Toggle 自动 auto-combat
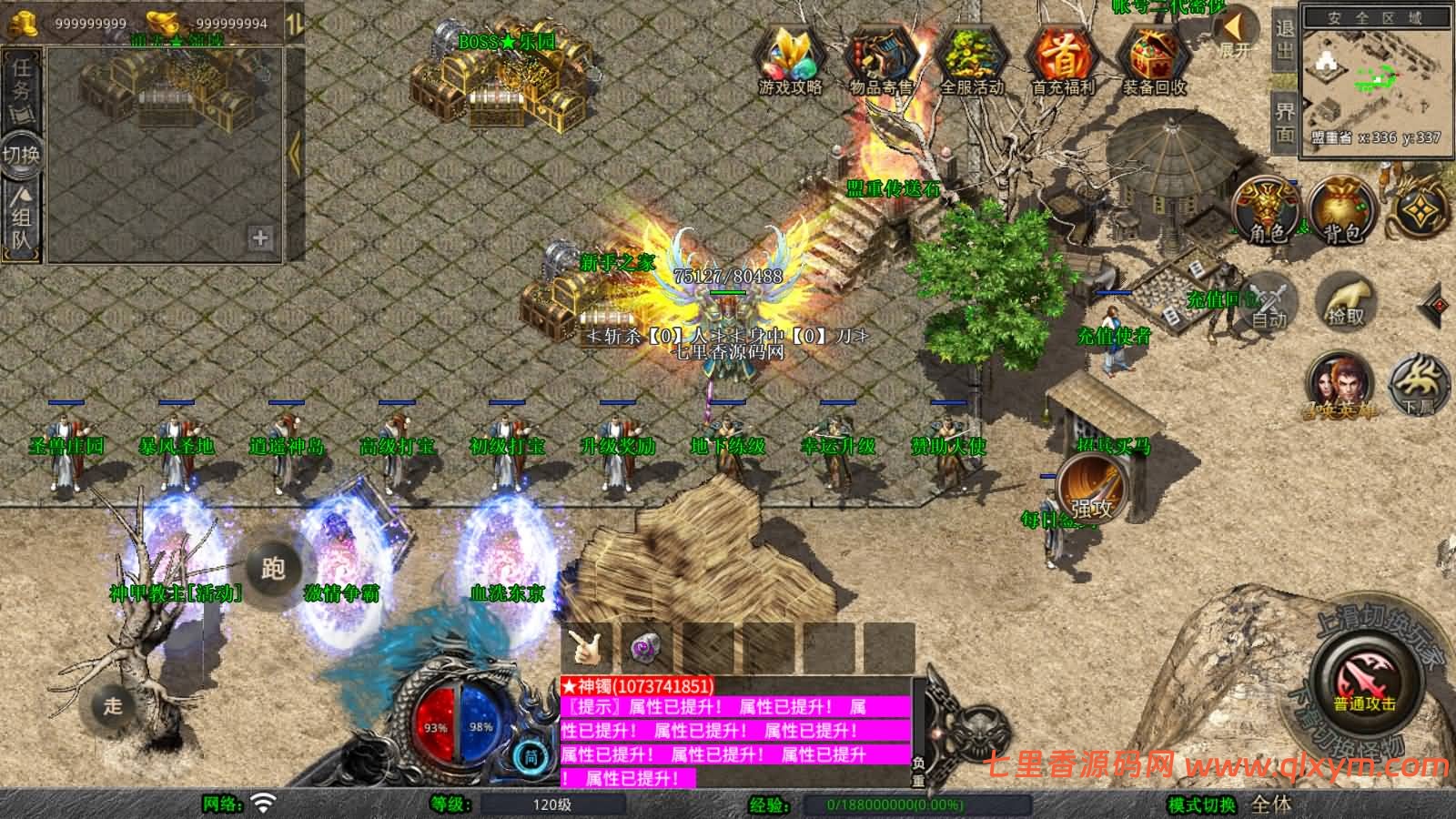 click(1268, 302)
